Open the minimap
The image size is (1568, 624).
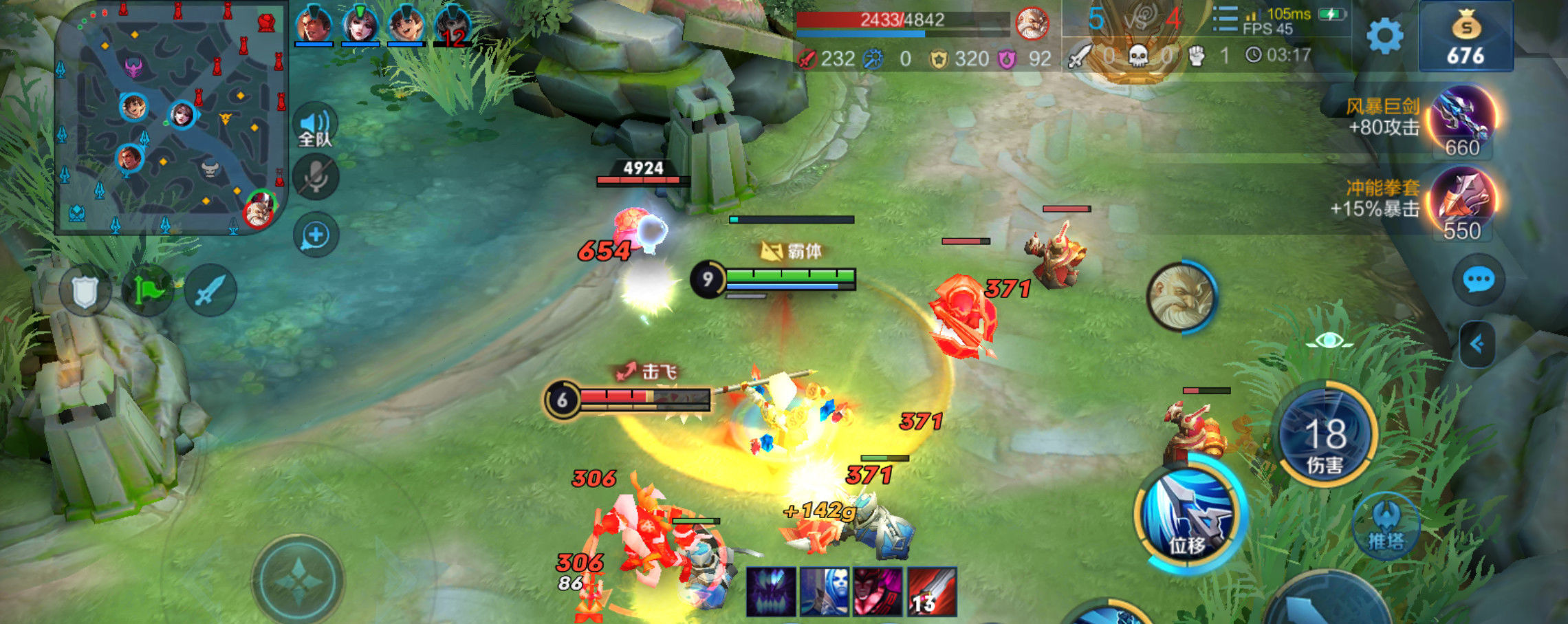click(170, 117)
